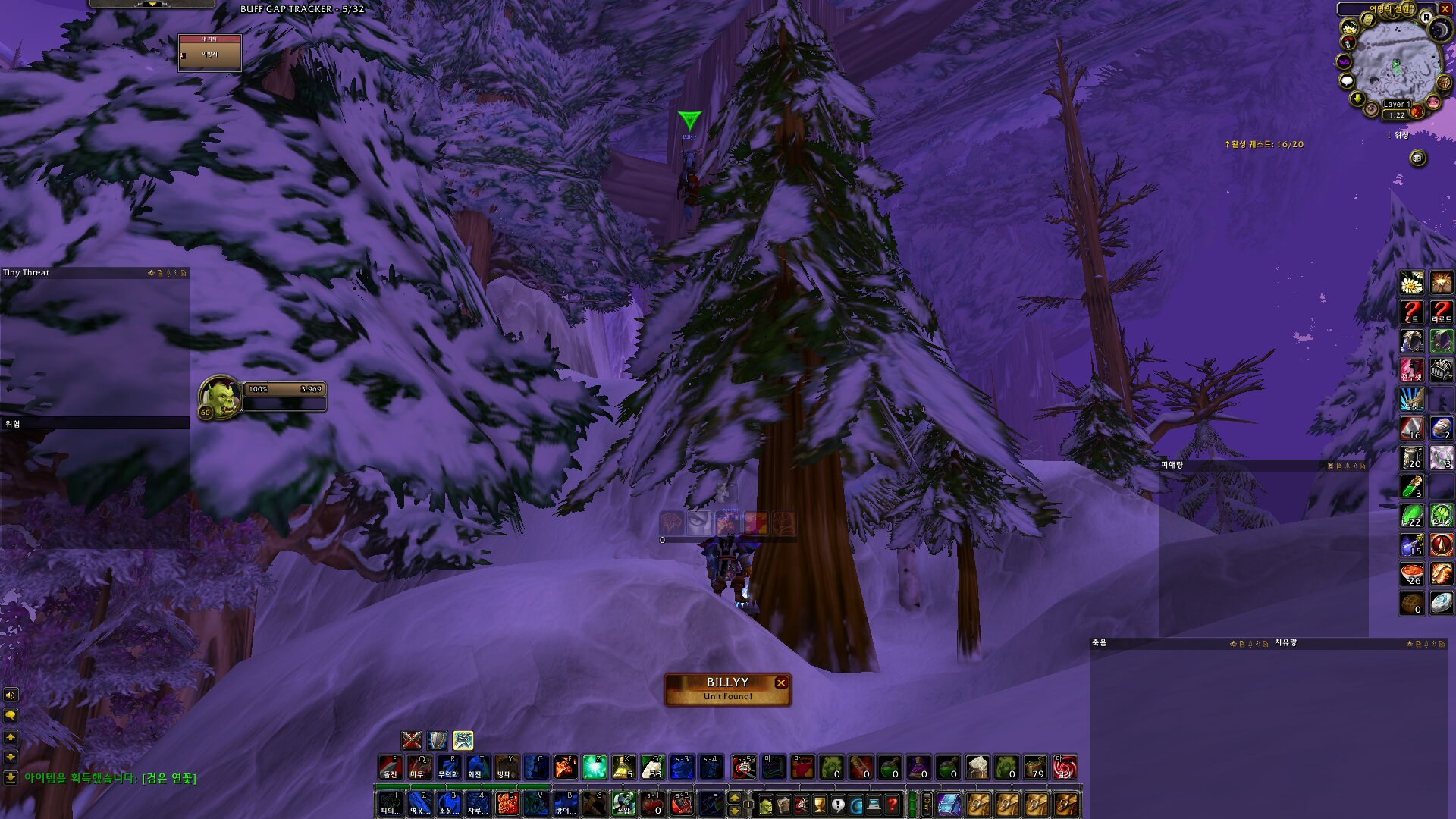Click the crescent moon time-of-day icon
The image size is (1456, 819).
[1439, 30]
